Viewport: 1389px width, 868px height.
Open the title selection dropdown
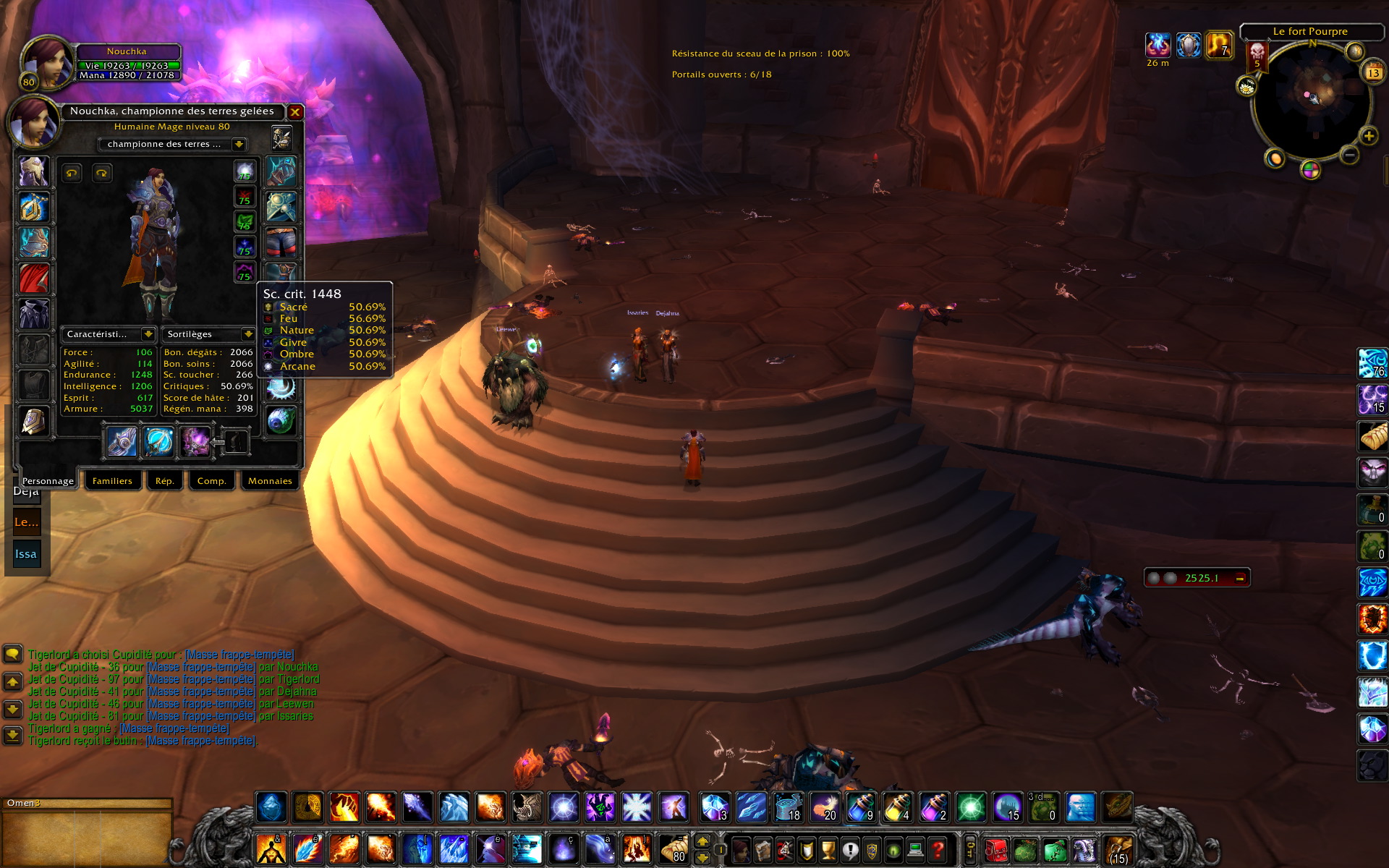[239, 145]
